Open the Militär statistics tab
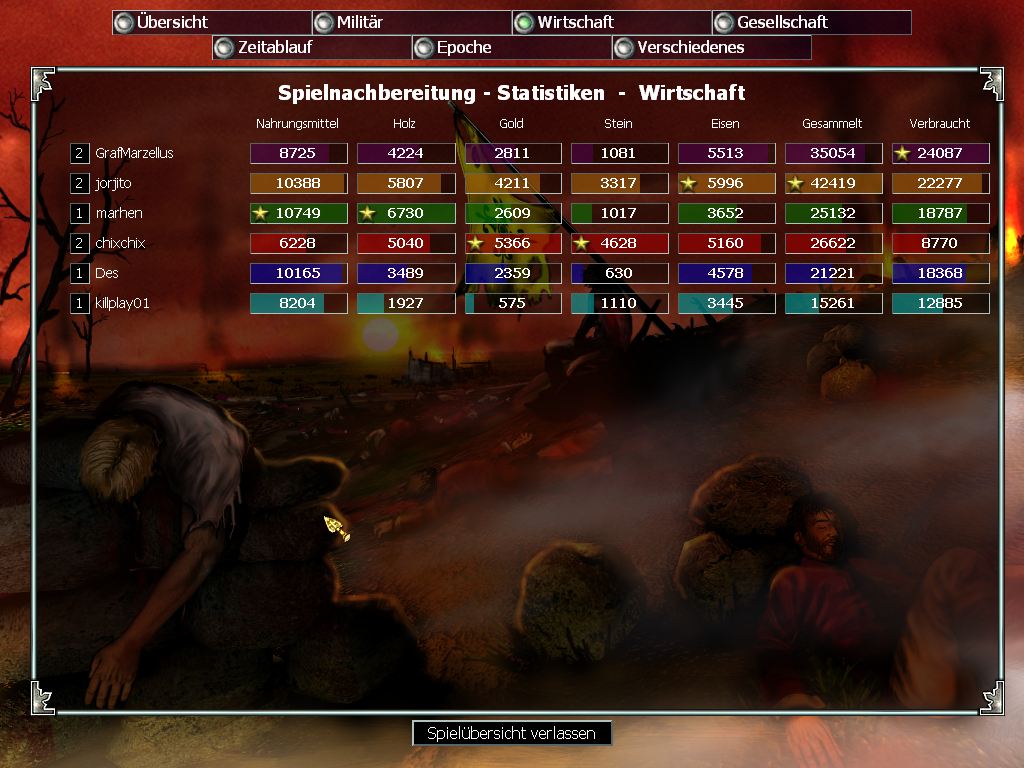 click(x=411, y=22)
